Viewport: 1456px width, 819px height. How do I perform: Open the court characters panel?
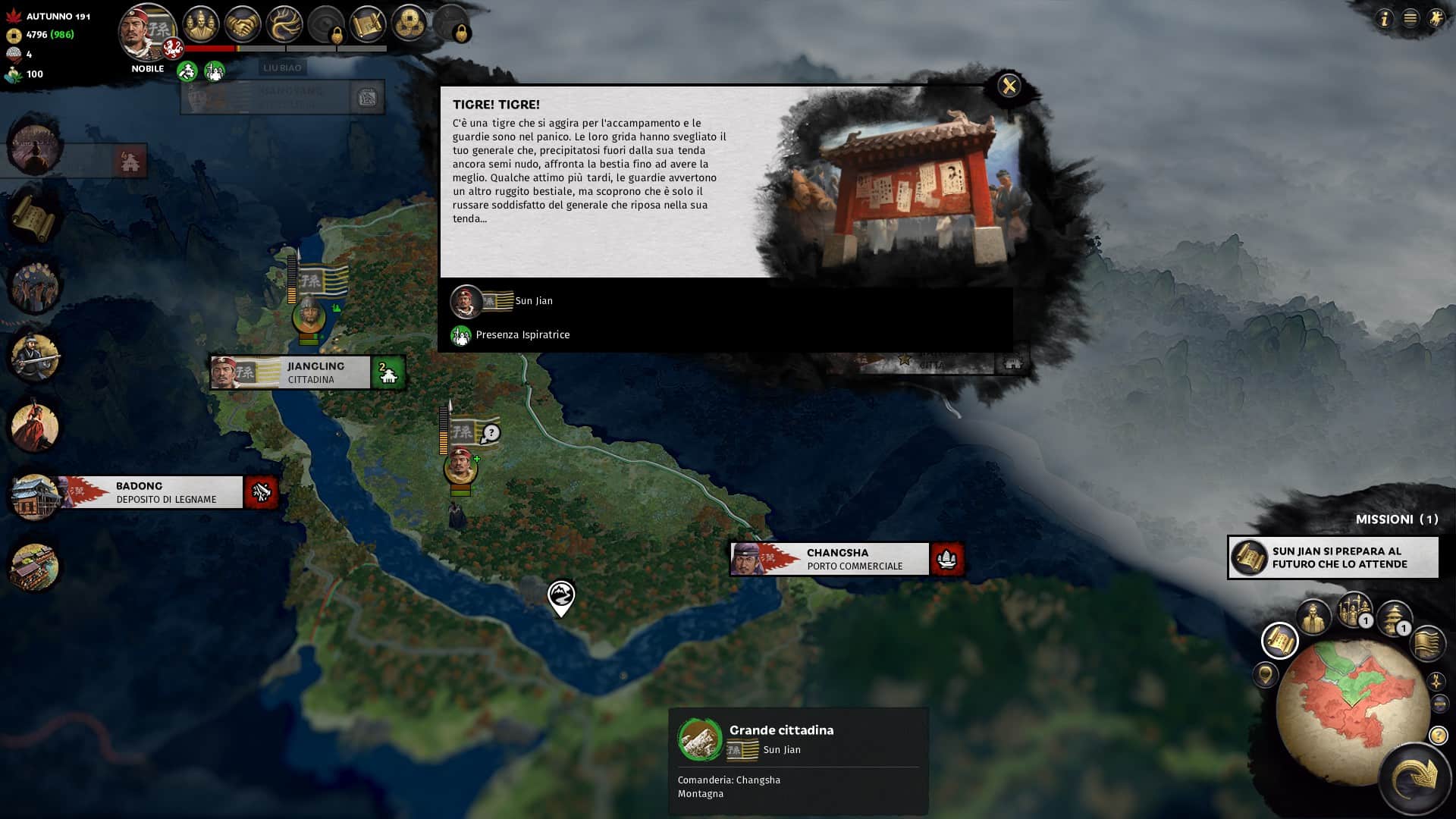pyautogui.click(x=201, y=24)
